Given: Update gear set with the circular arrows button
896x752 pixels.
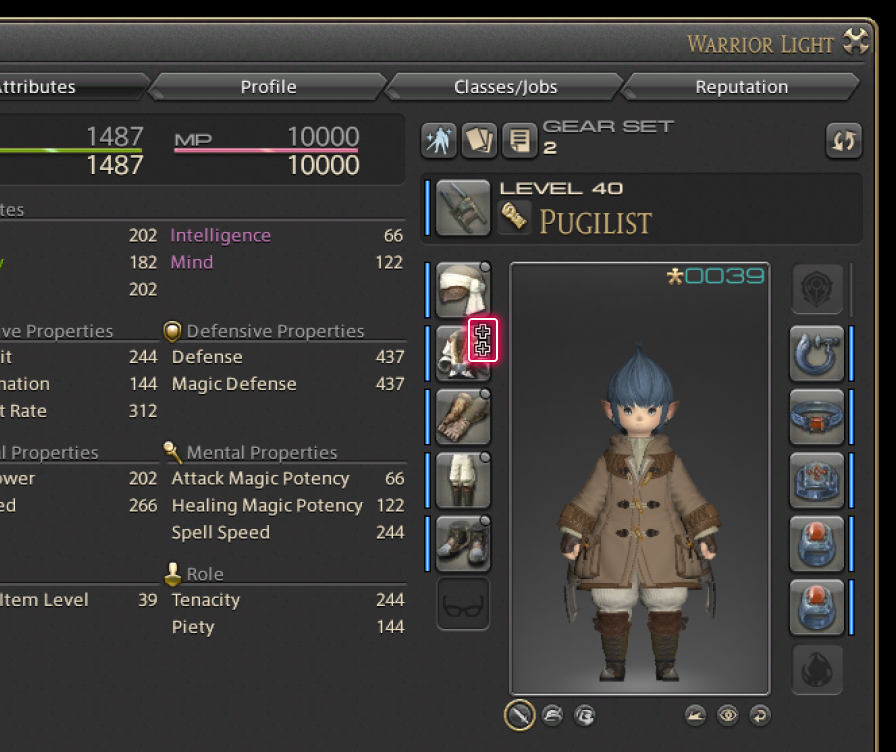Looking at the screenshot, I should pyautogui.click(x=844, y=141).
